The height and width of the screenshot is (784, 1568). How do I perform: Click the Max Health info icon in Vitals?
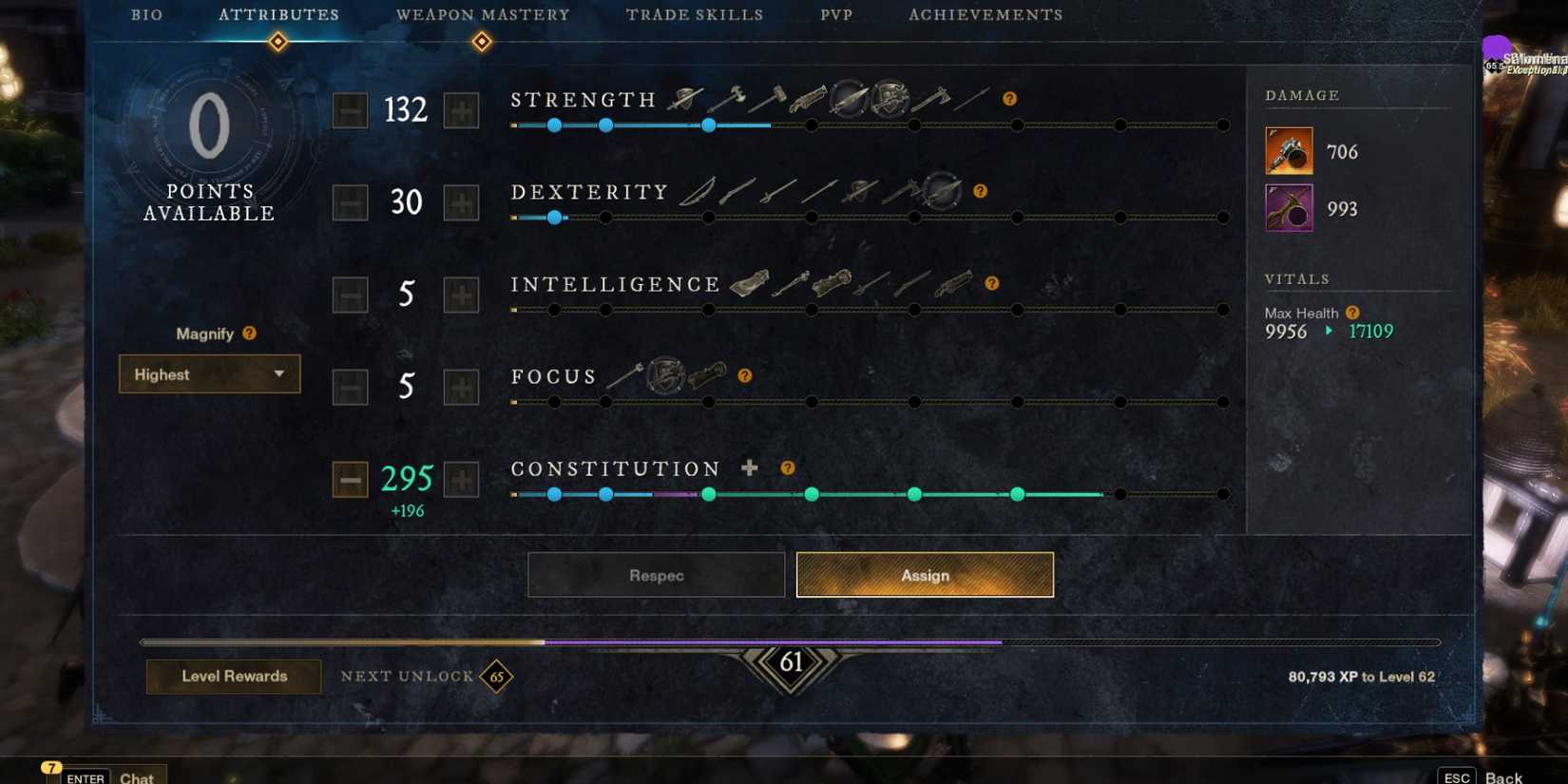click(1353, 312)
